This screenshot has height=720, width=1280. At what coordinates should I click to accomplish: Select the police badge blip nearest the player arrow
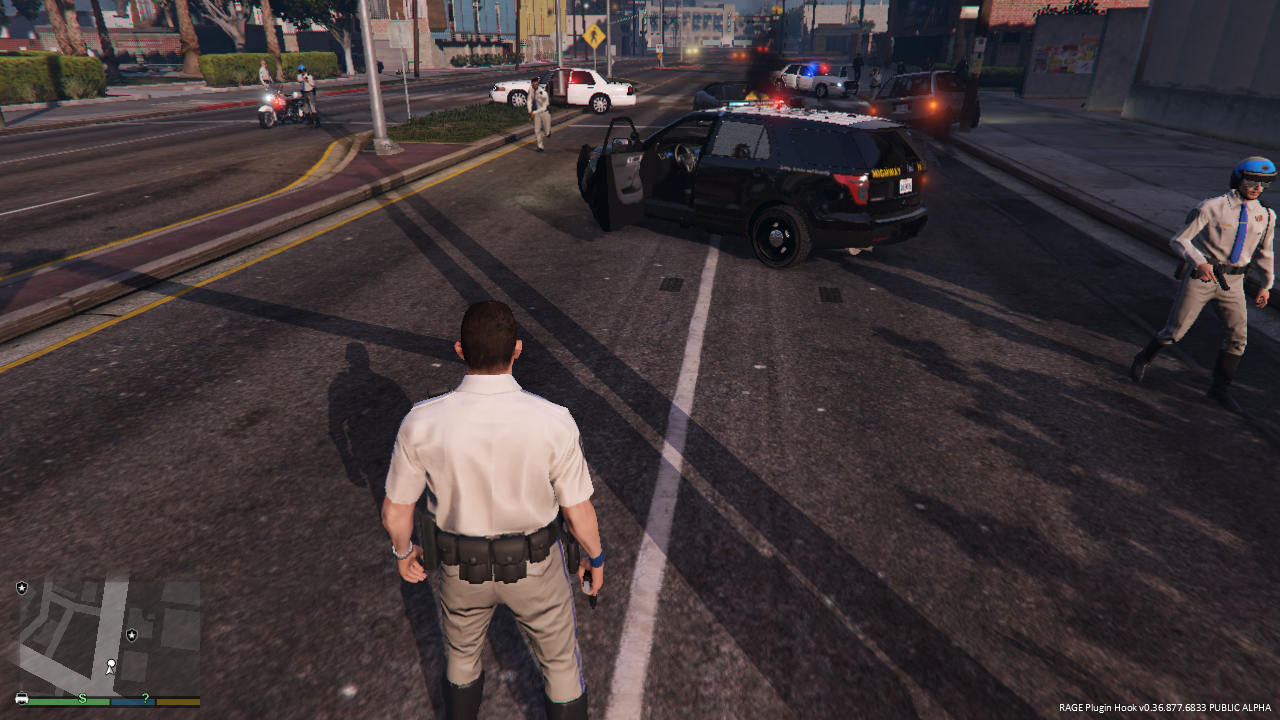tap(132, 635)
